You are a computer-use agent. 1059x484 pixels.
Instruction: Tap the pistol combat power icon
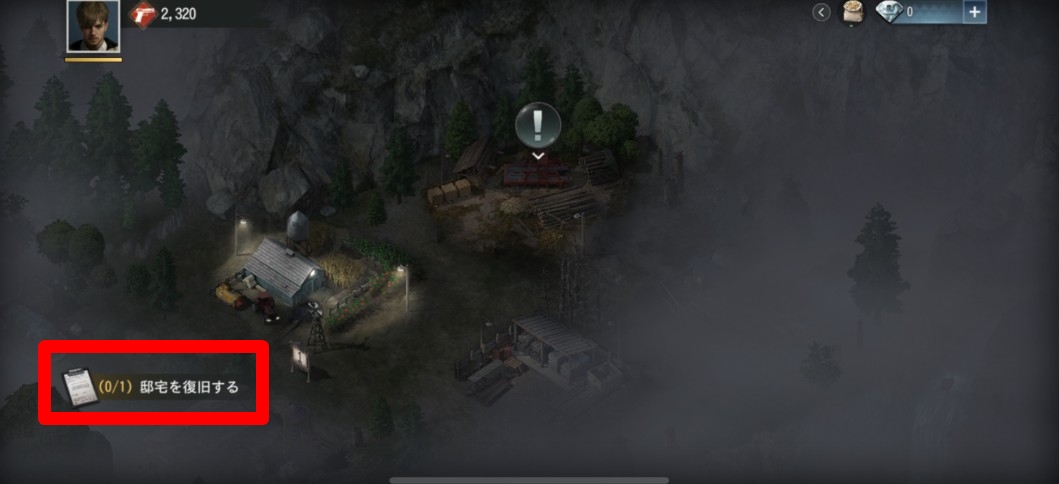pyautogui.click(x=143, y=14)
